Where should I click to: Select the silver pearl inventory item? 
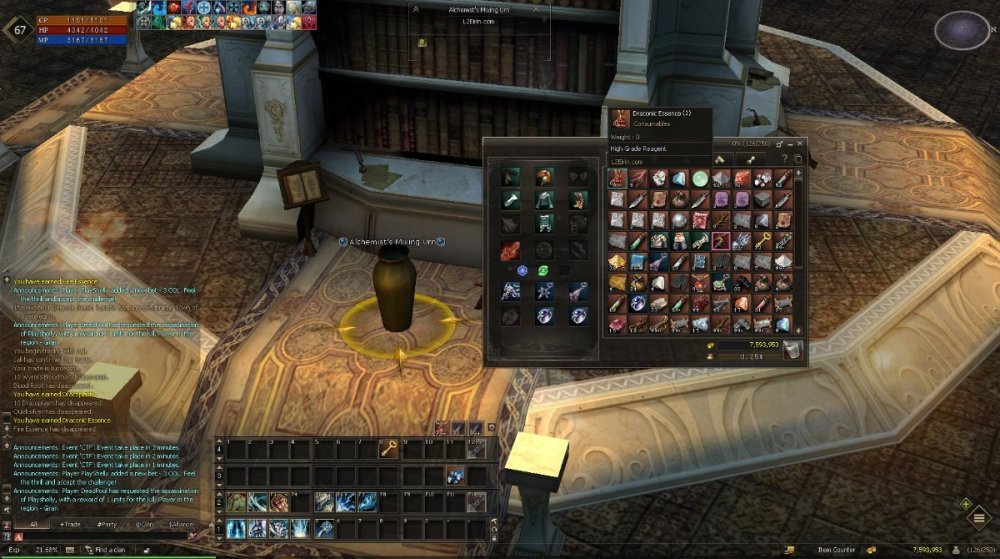coord(680,220)
